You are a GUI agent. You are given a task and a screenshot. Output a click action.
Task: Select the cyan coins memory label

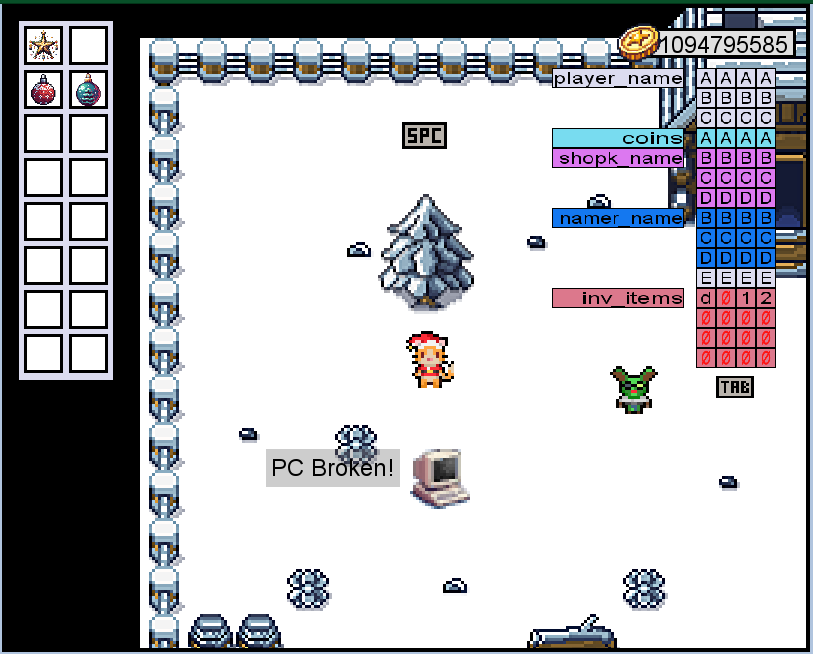[618, 138]
